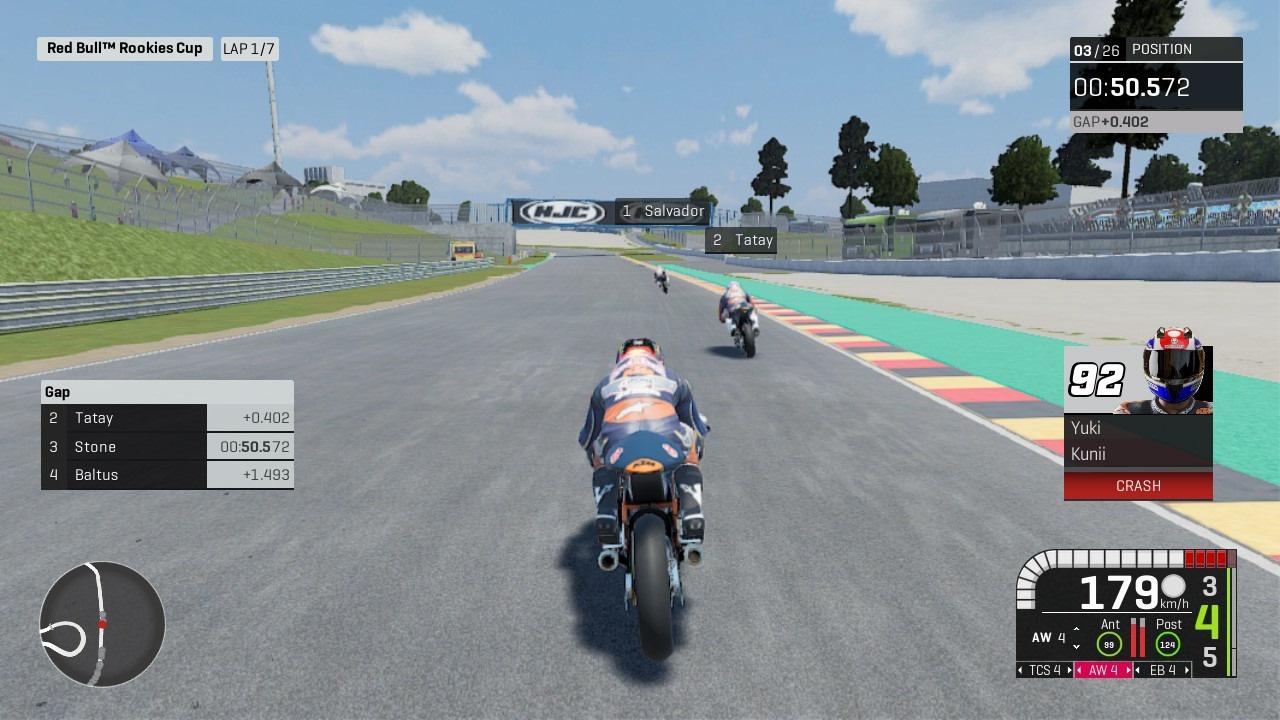Click the up arrow above the AW value
The image size is (1280, 720).
point(1076,628)
